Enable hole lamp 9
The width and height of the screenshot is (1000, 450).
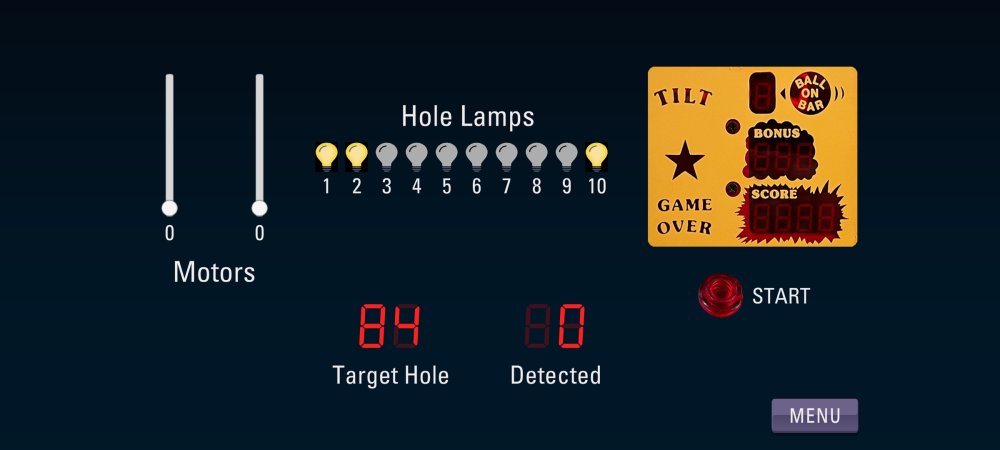566,156
